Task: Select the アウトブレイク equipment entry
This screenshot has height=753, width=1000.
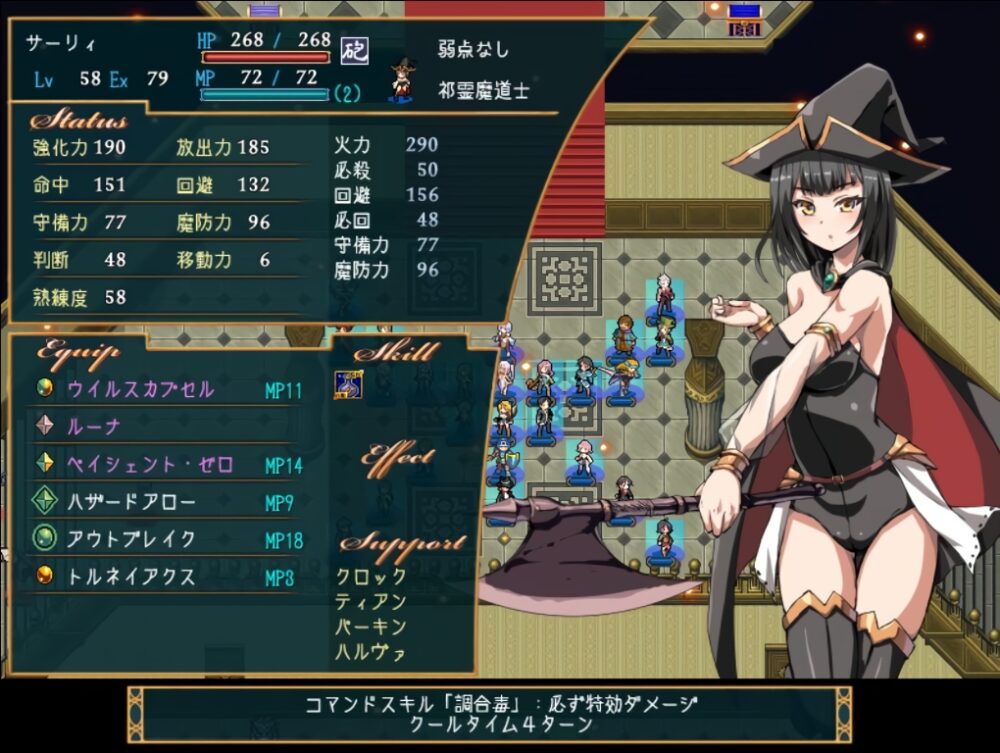Action: pos(131,540)
